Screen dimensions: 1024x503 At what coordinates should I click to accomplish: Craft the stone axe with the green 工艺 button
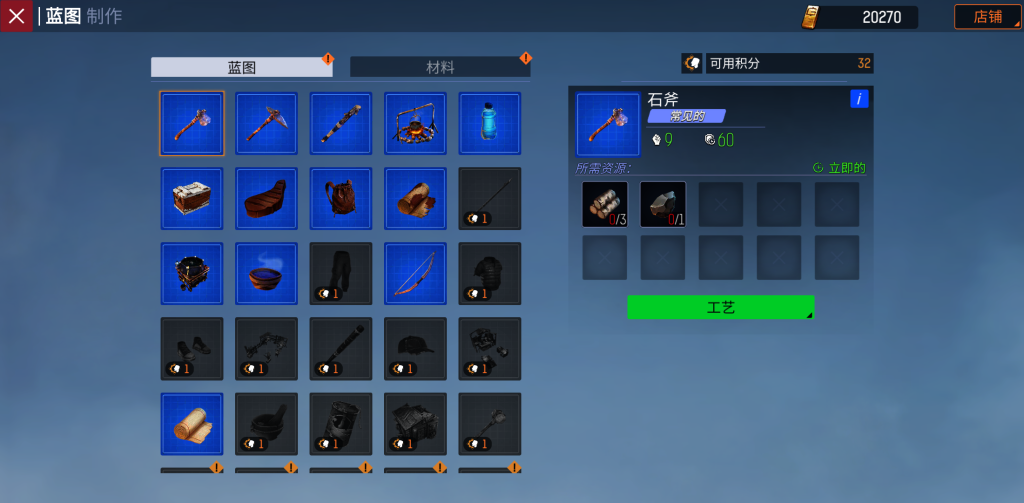point(720,307)
